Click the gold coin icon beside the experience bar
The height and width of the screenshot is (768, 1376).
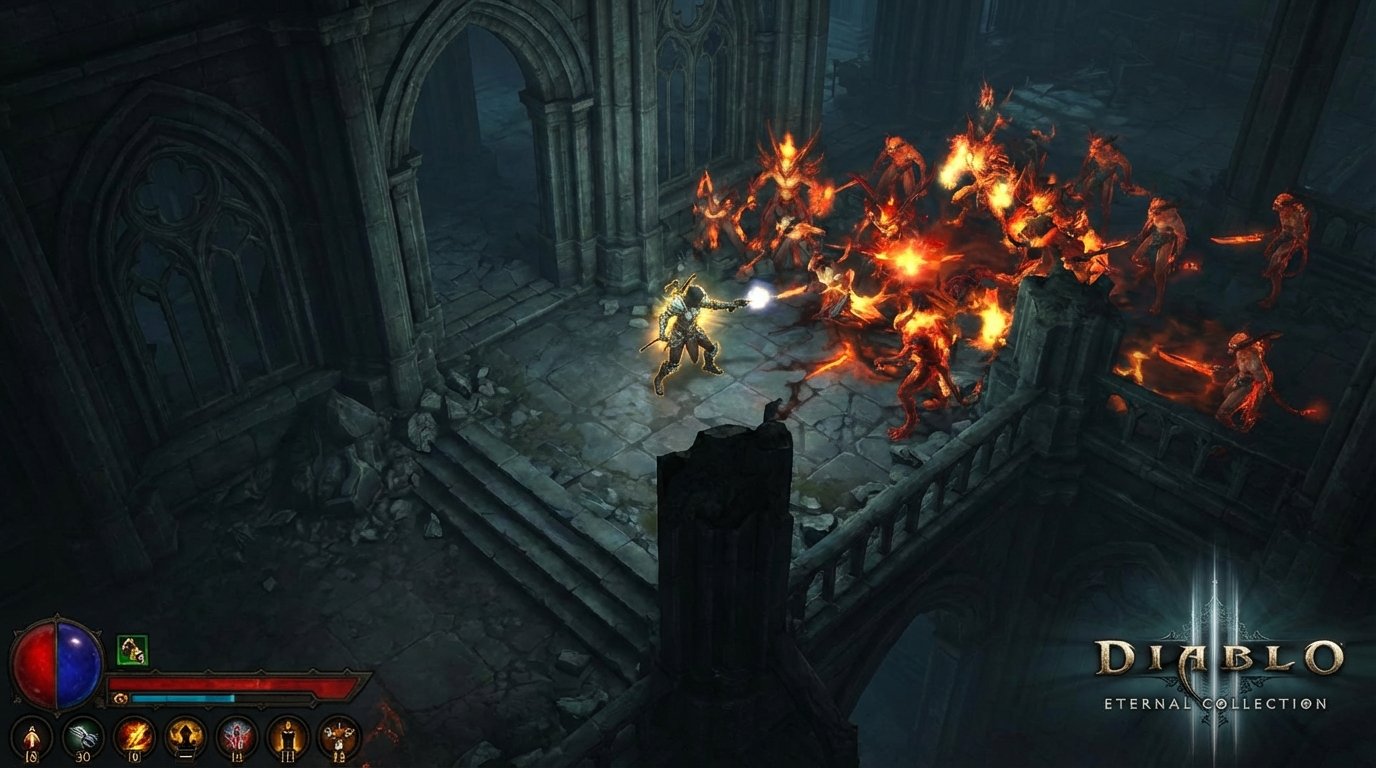[119, 696]
